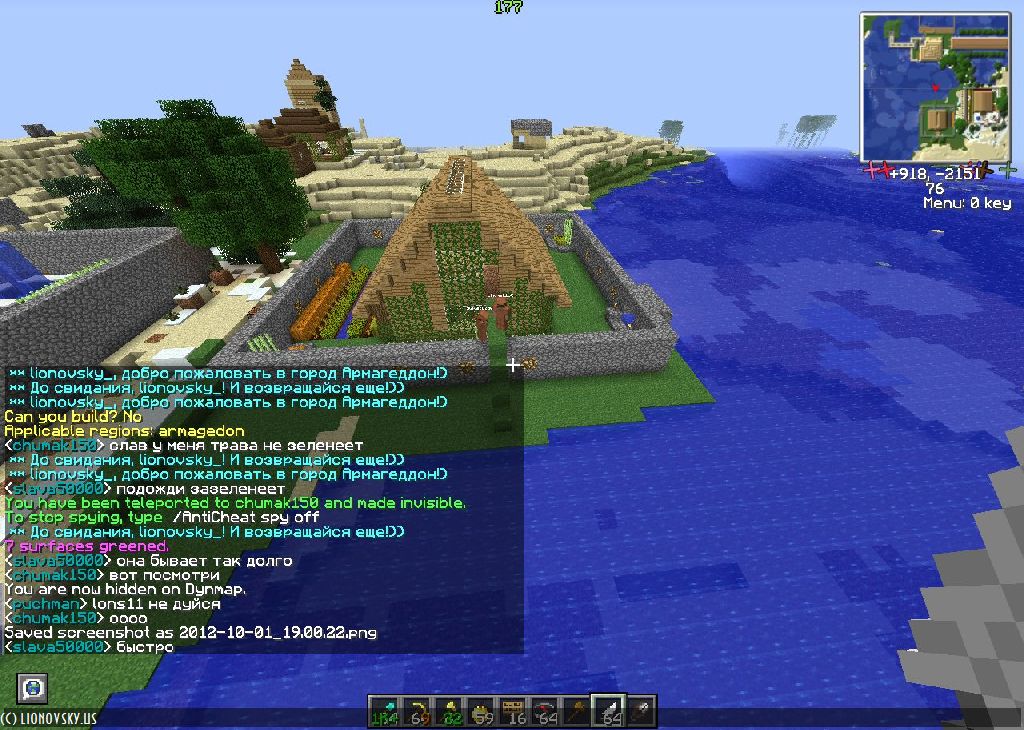
Task: Select the hotbar slot with count 59
Action: [x=483, y=709]
